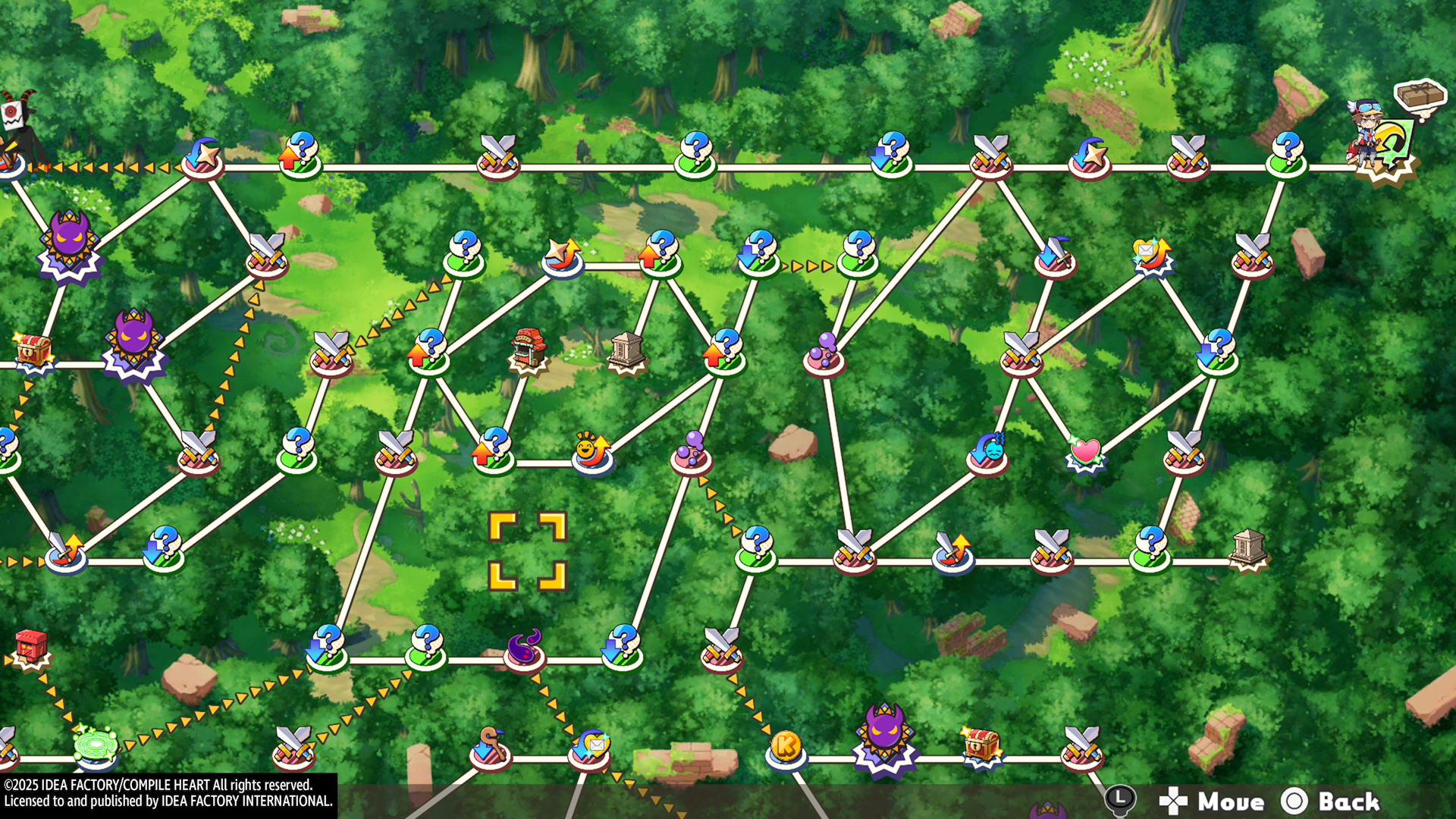The width and height of the screenshot is (1456, 819).
Task: Select the glowing green magic circle node
Action: pyautogui.click(x=96, y=745)
